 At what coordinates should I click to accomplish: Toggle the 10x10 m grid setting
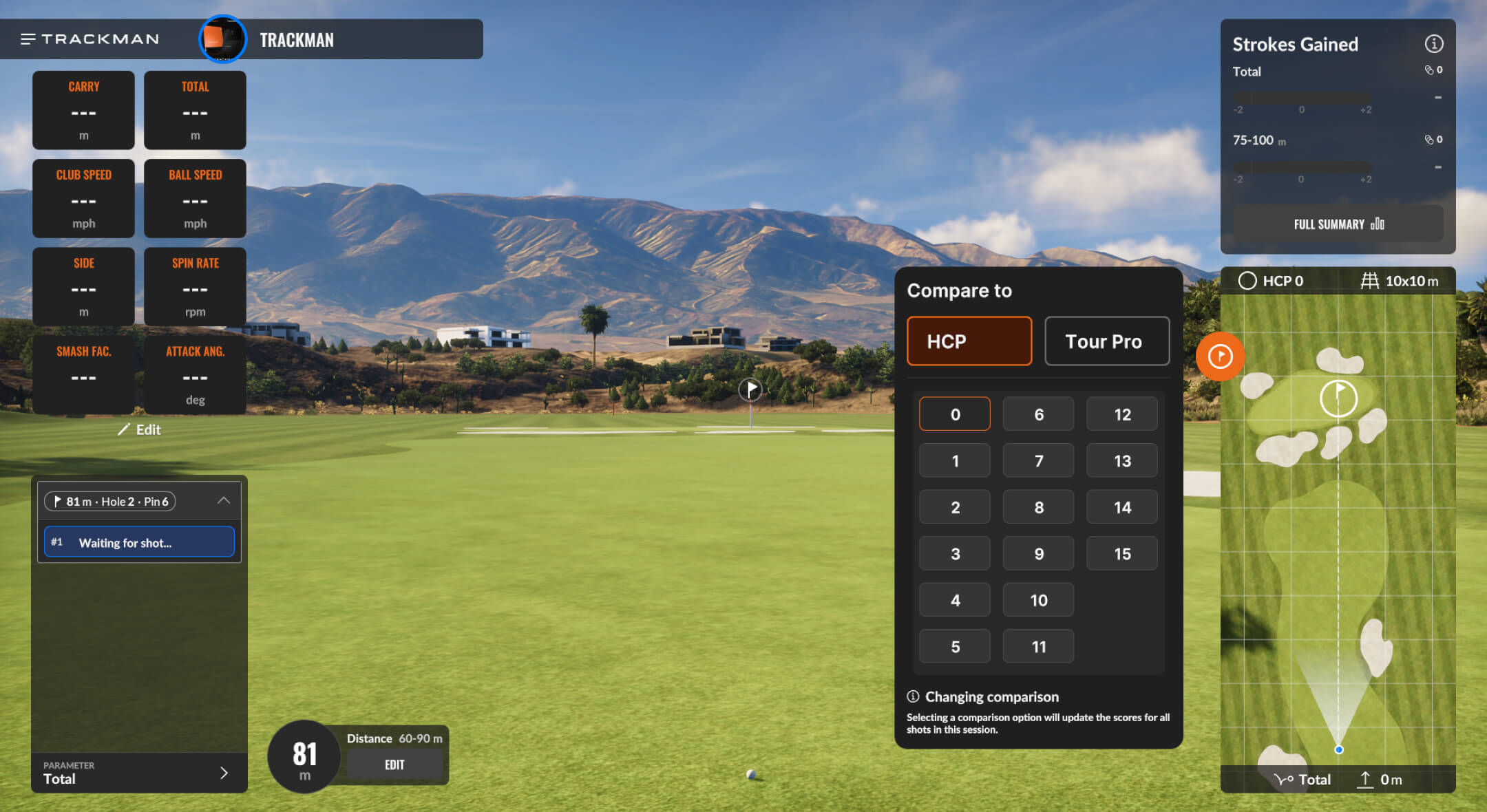(1400, 281)
